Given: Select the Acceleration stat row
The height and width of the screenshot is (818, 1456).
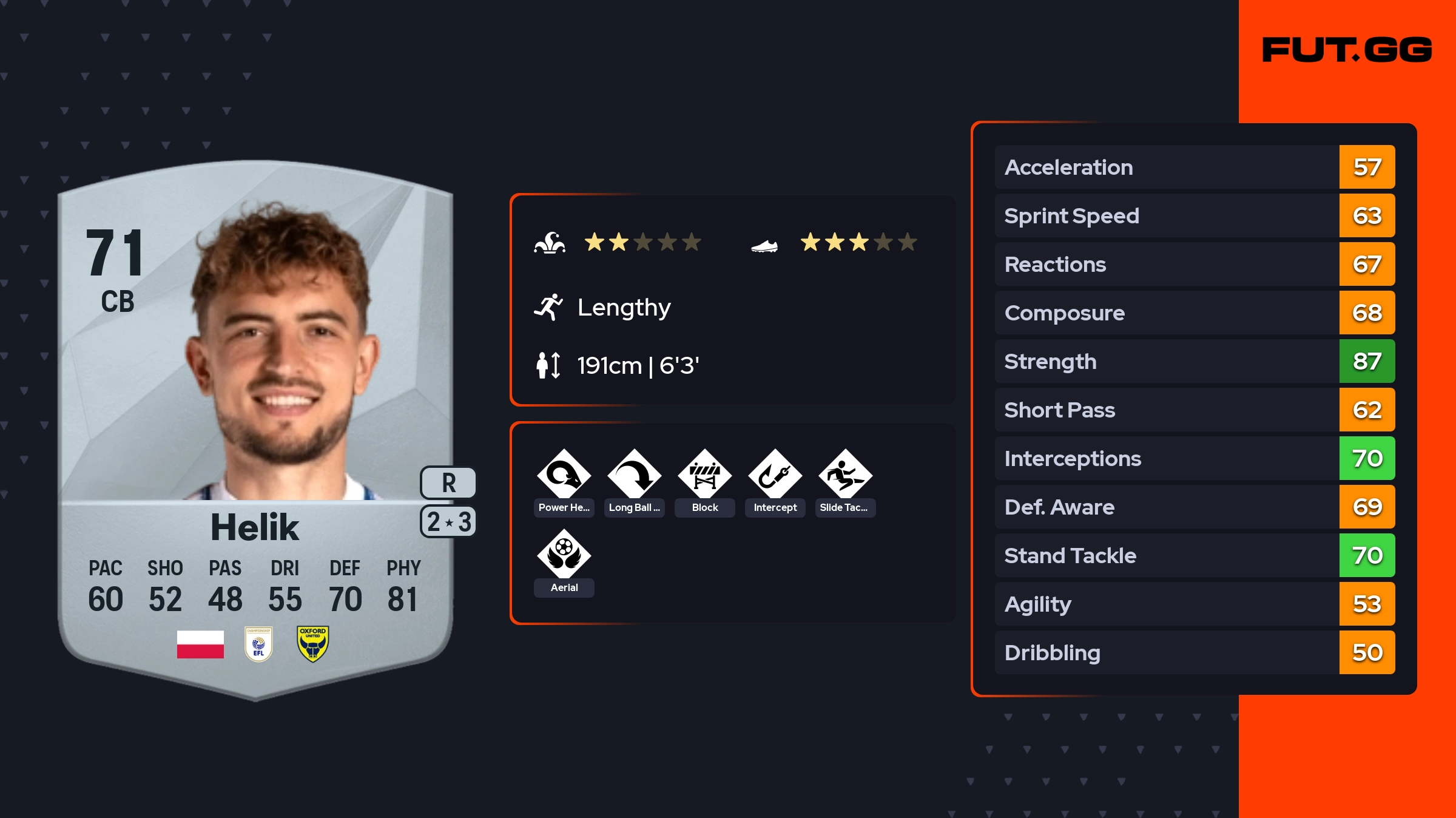Looking at the screenshot, I should (x=1194, y=167).
